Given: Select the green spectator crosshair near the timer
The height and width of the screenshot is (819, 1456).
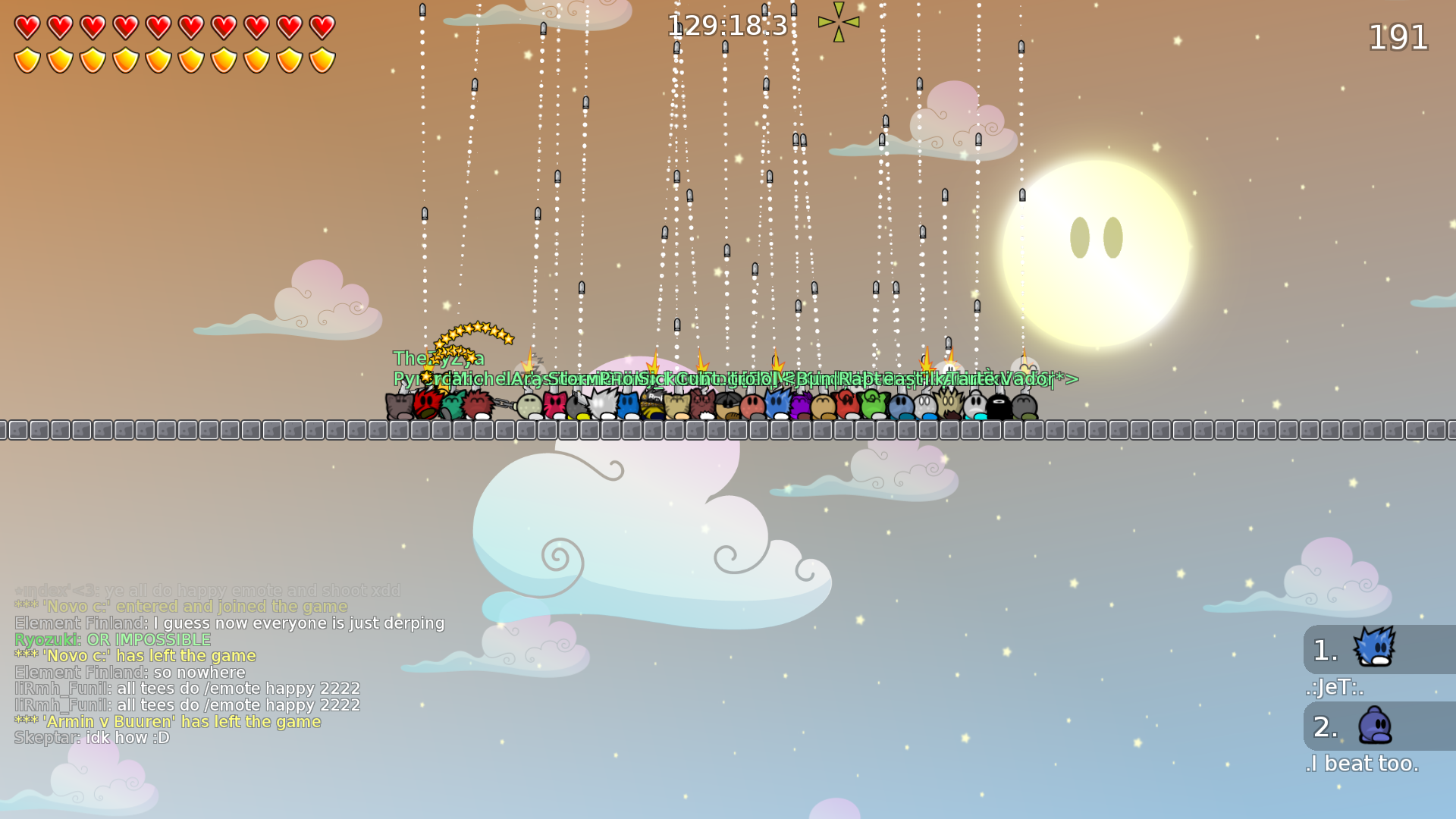Looking at the screenshot, I should pyautogui.click(x=838, y=20).
